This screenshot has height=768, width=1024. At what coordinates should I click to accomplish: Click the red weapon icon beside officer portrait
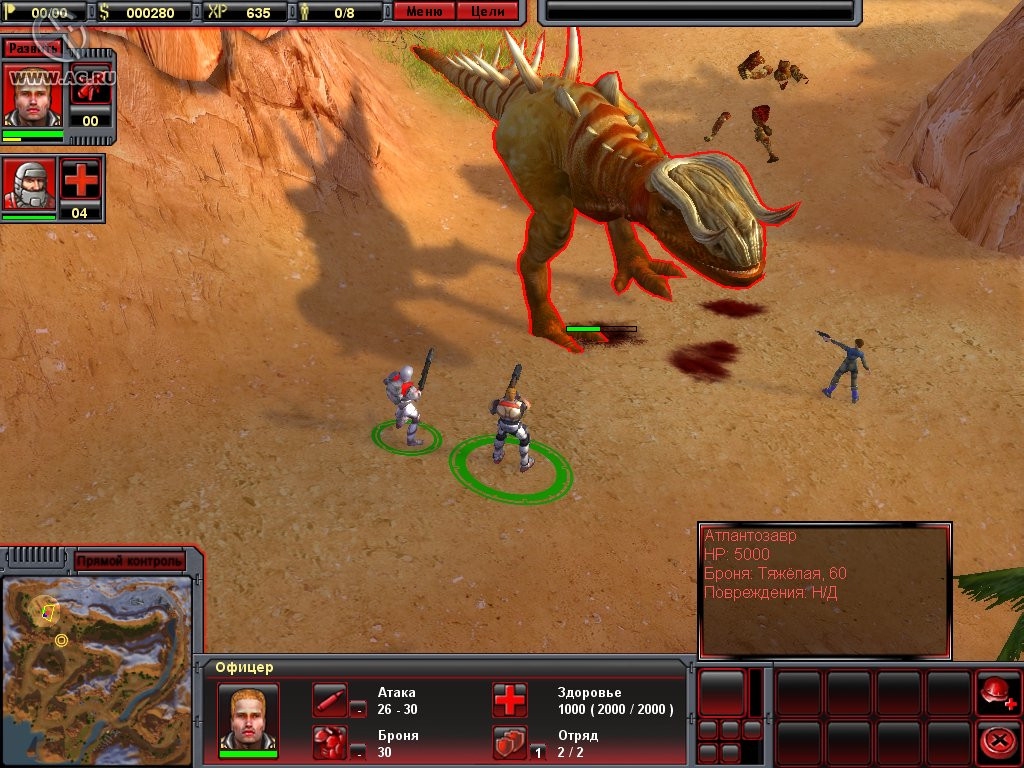click(x=91, y=89)
